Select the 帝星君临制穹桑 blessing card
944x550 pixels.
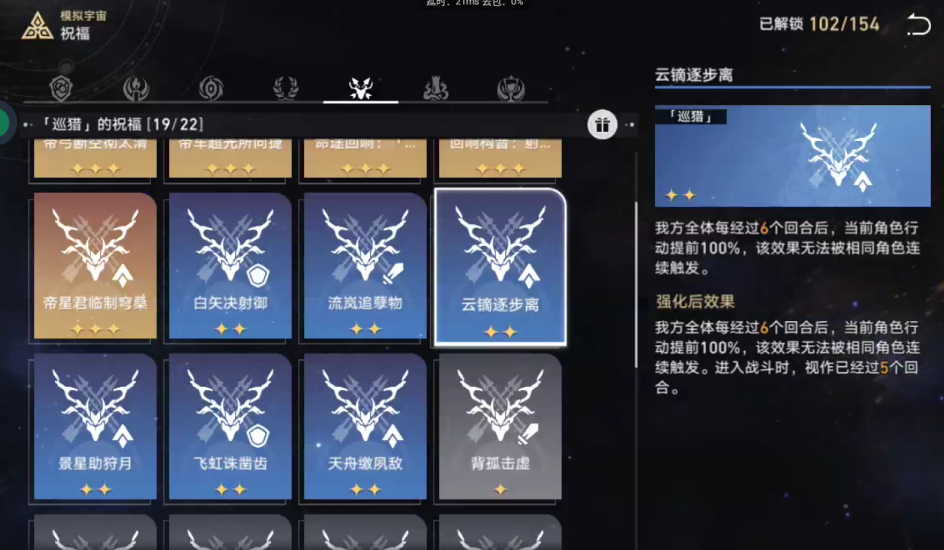(x=95, y=265)
